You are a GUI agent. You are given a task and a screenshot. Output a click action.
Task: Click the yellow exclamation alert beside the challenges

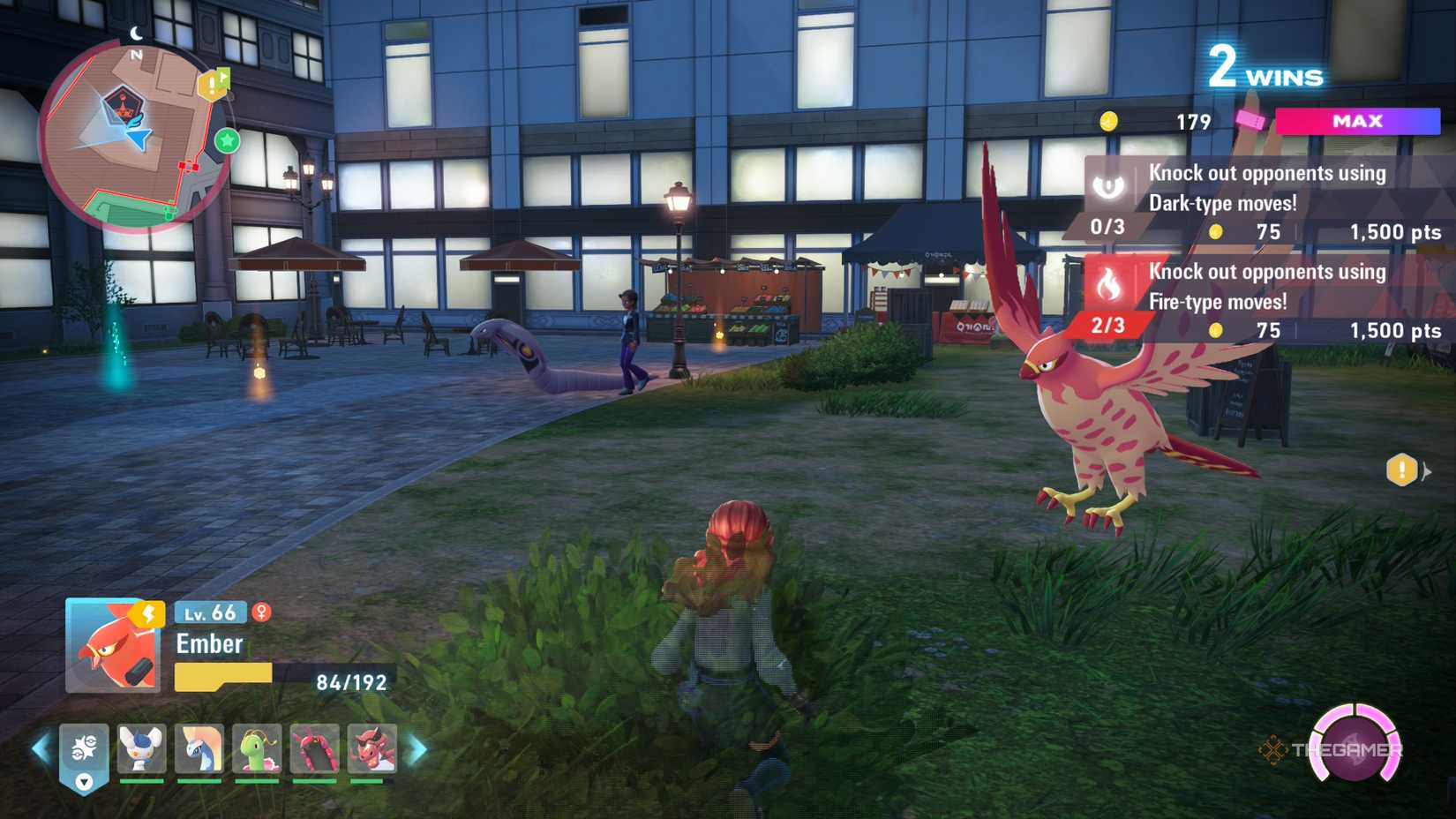(1401, 470)
